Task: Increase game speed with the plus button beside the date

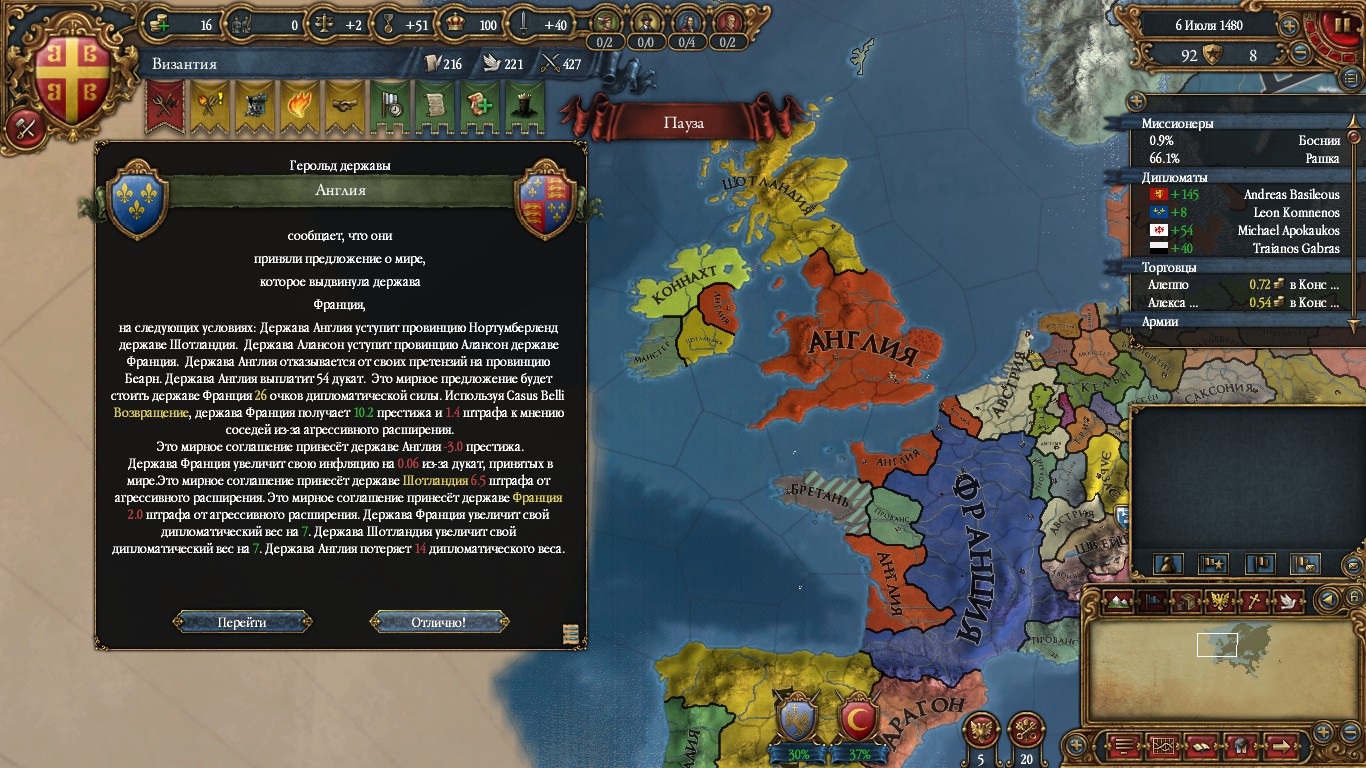Action: pyautogui.click(x=1289, y=26)
